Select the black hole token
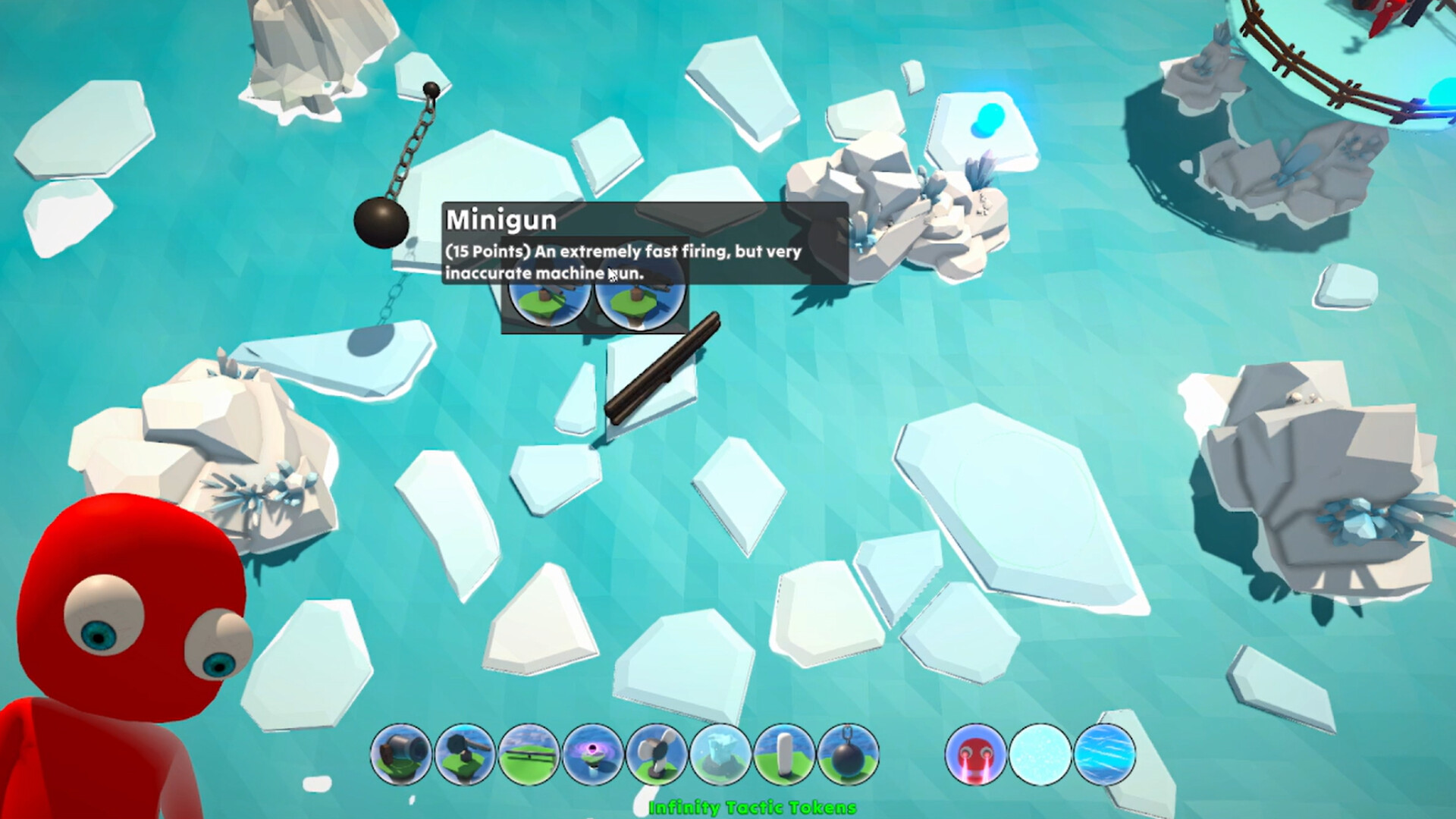This screenshot has width=1456, height=819. tap(591, 755)
